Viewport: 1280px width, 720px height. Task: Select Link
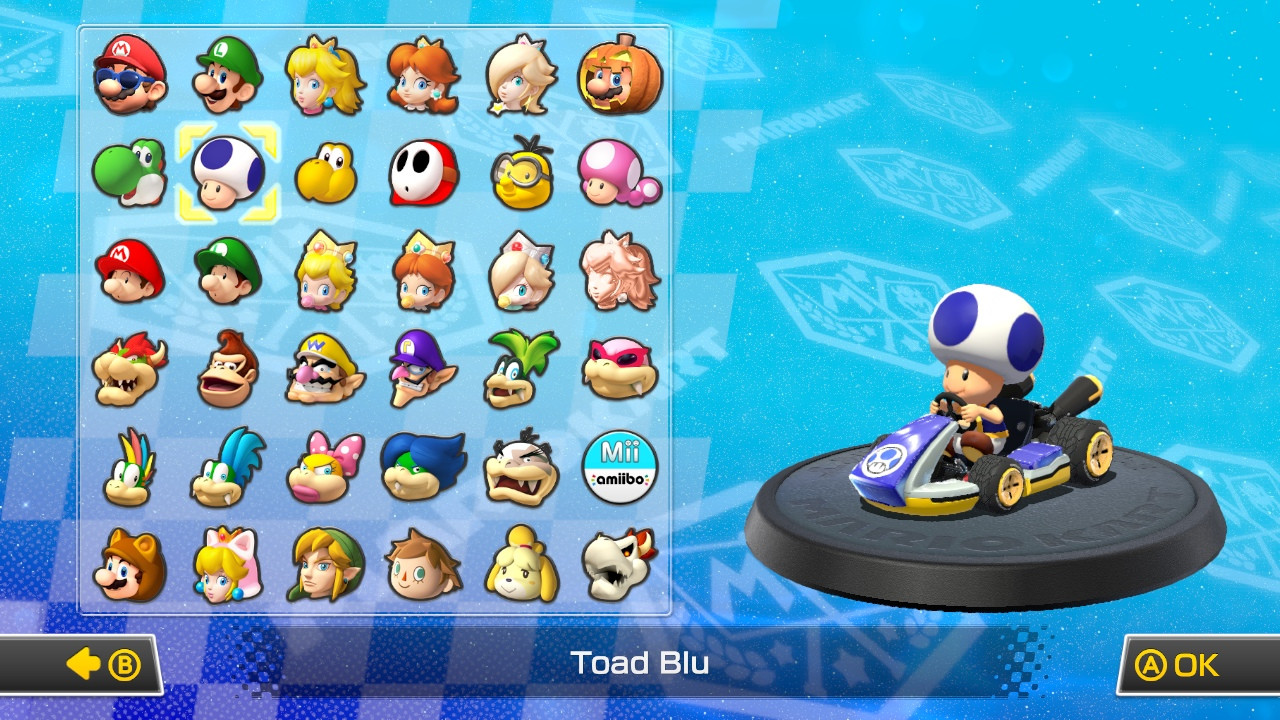coord(326,565)
